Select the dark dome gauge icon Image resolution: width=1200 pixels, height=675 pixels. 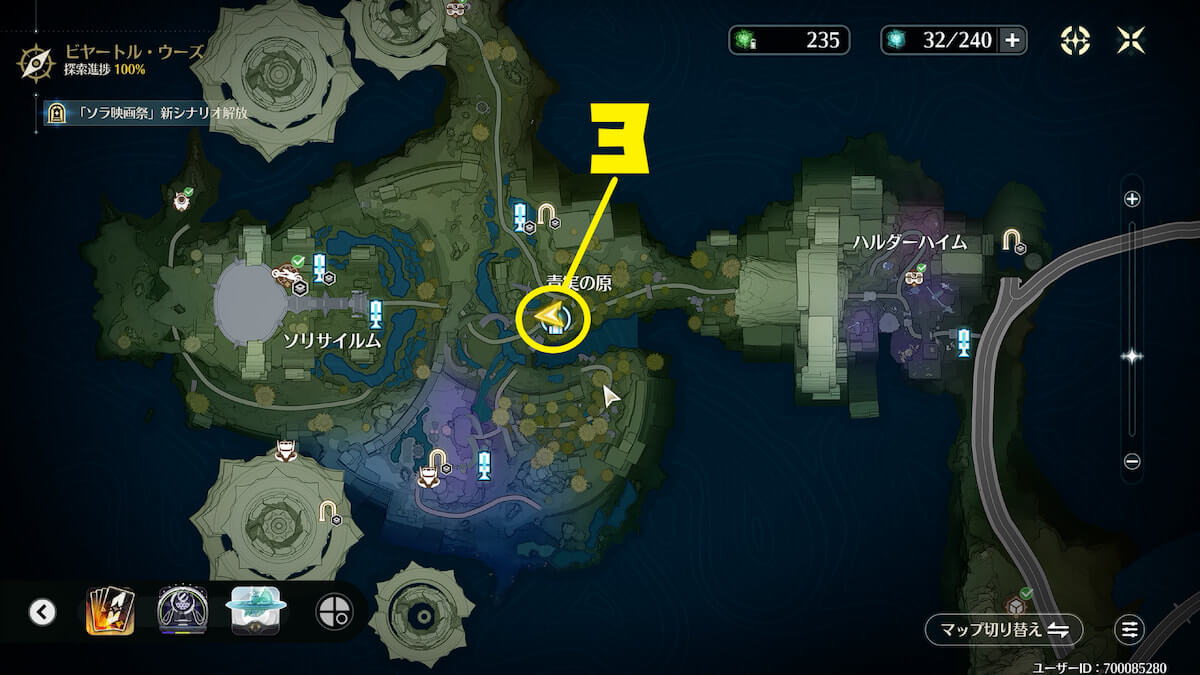pos(182,612)
